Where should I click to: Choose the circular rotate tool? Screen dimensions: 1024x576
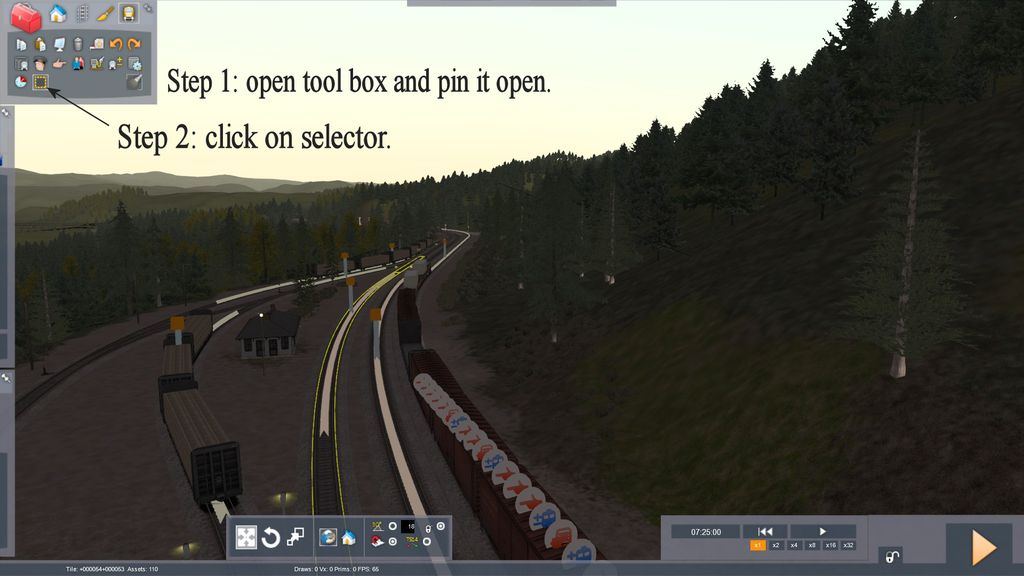point(270,538)
